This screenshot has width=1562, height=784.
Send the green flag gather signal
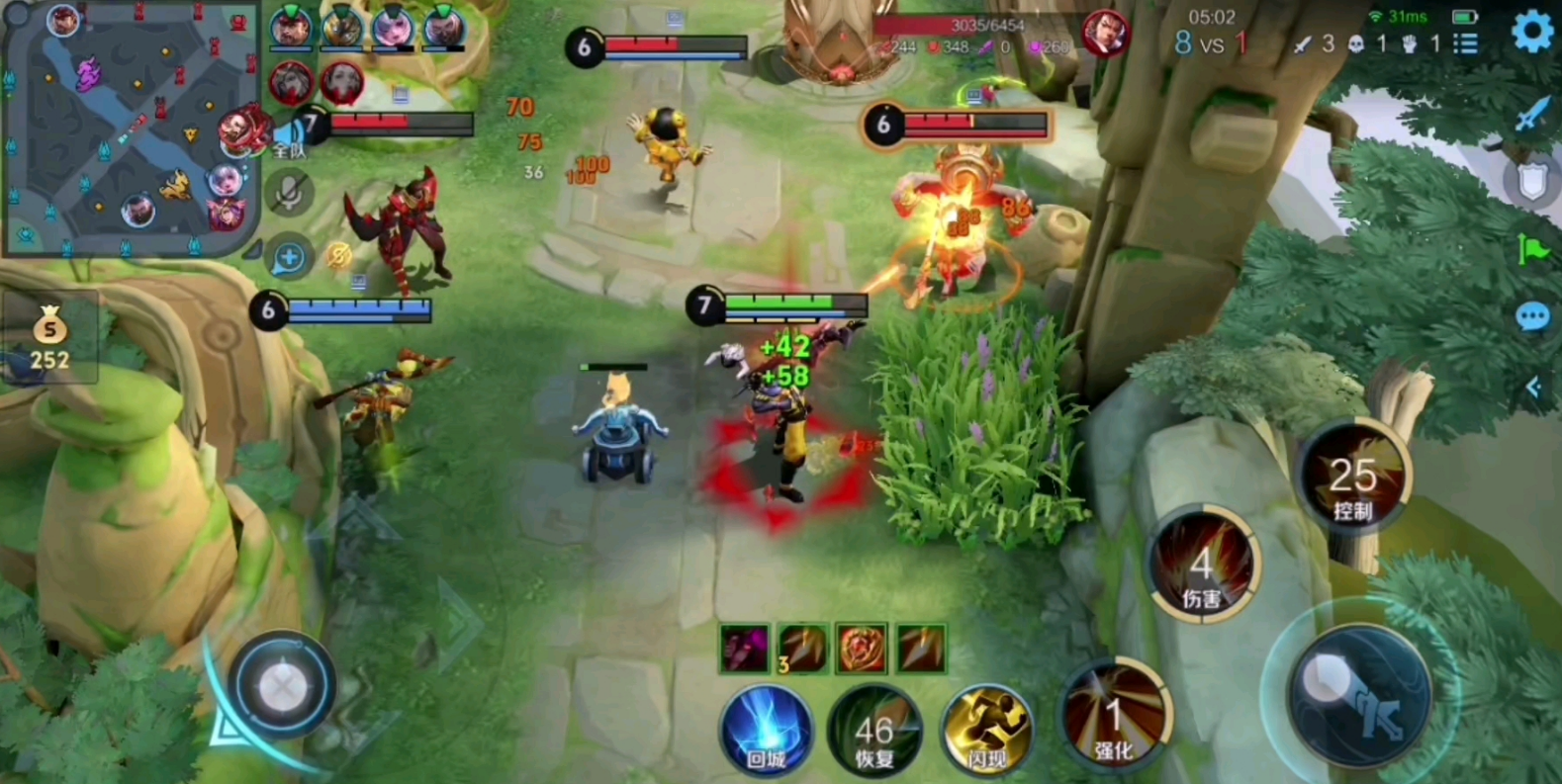point(1531,249)
